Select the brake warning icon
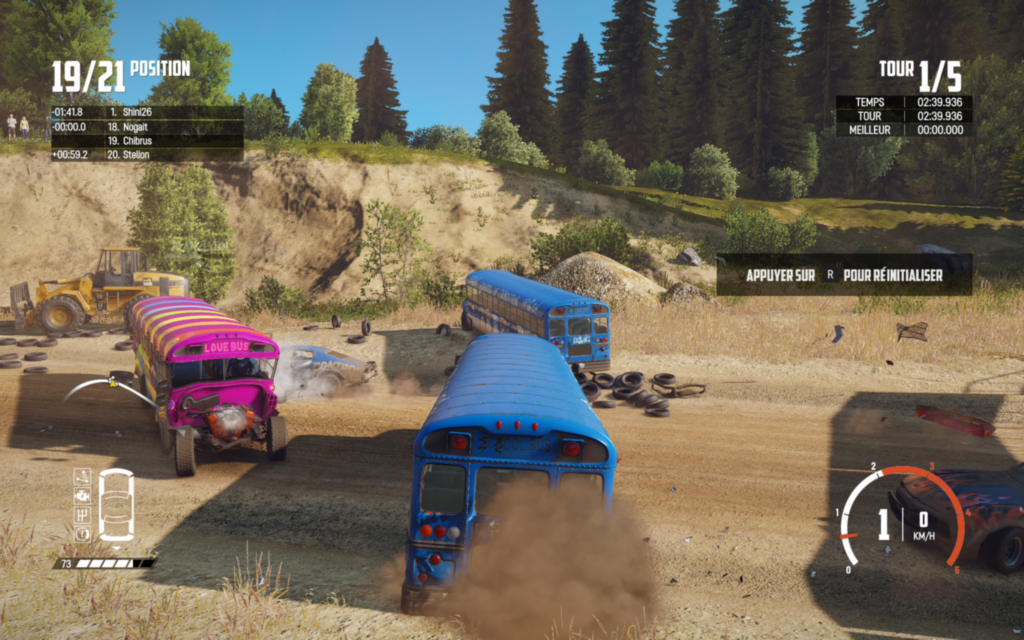This screenshot has height=640, width=1024. click(82, 533)
